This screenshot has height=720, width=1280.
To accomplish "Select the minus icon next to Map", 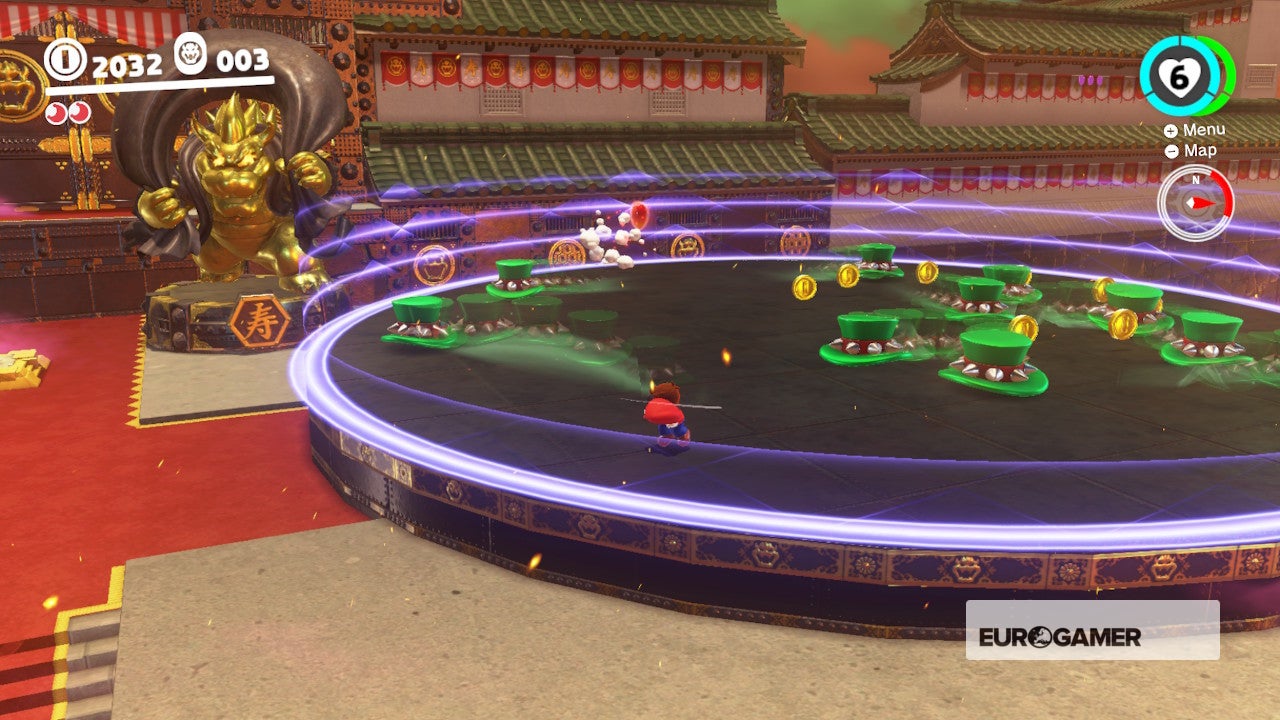I will (1172, 151).
